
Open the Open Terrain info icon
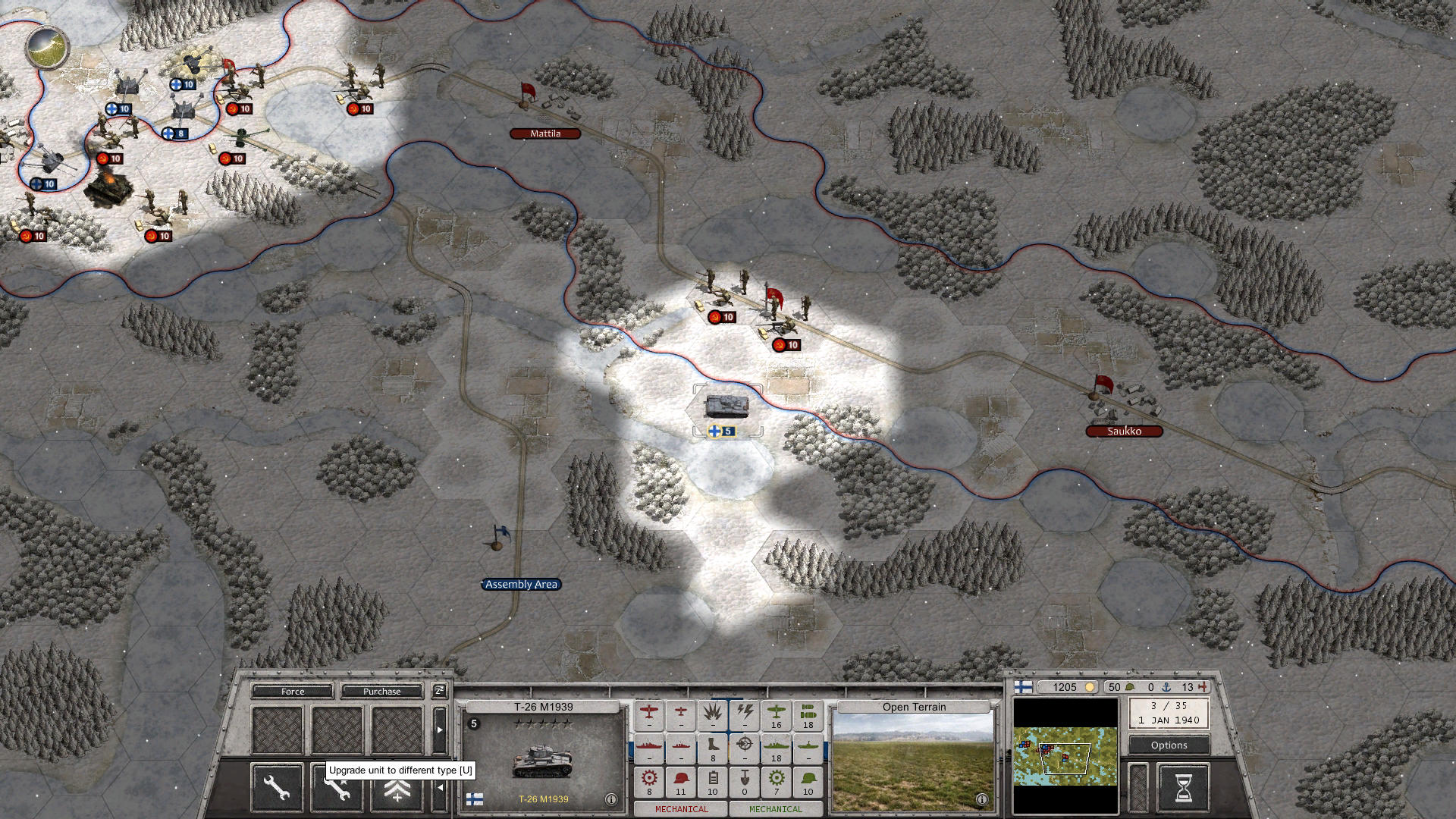coord(982,798)
